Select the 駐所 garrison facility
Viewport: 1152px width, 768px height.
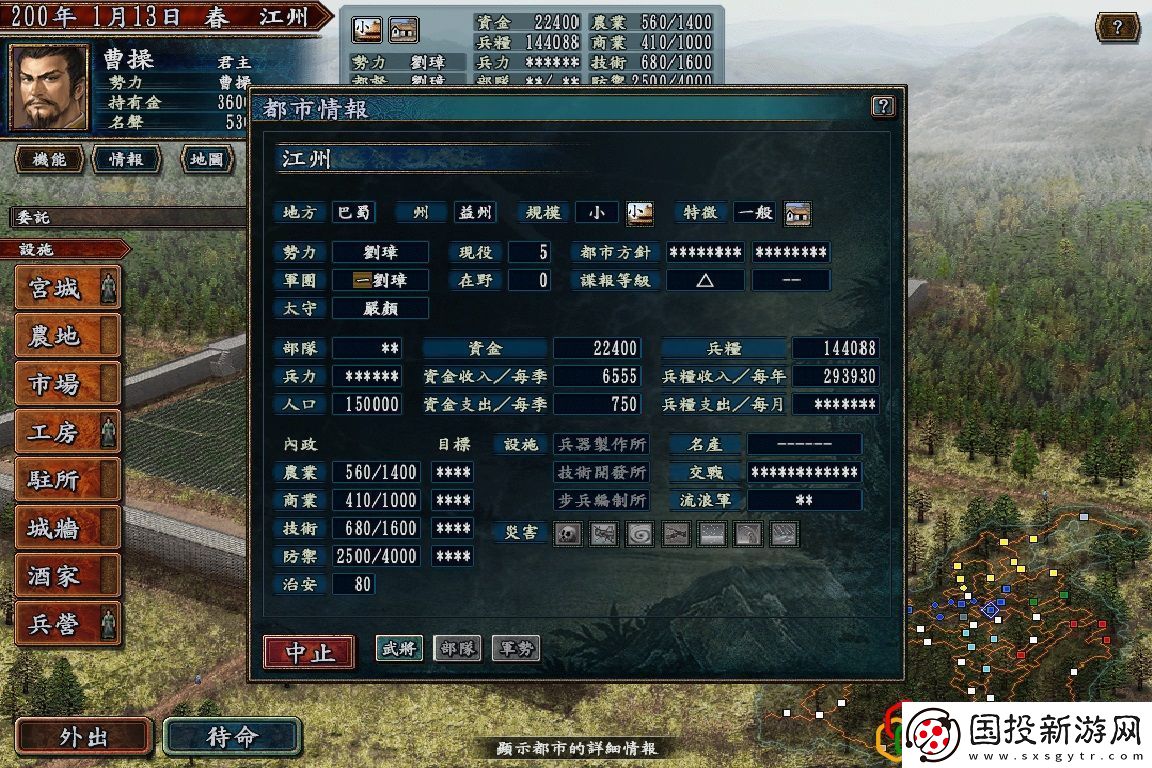(x=68, y=481)
